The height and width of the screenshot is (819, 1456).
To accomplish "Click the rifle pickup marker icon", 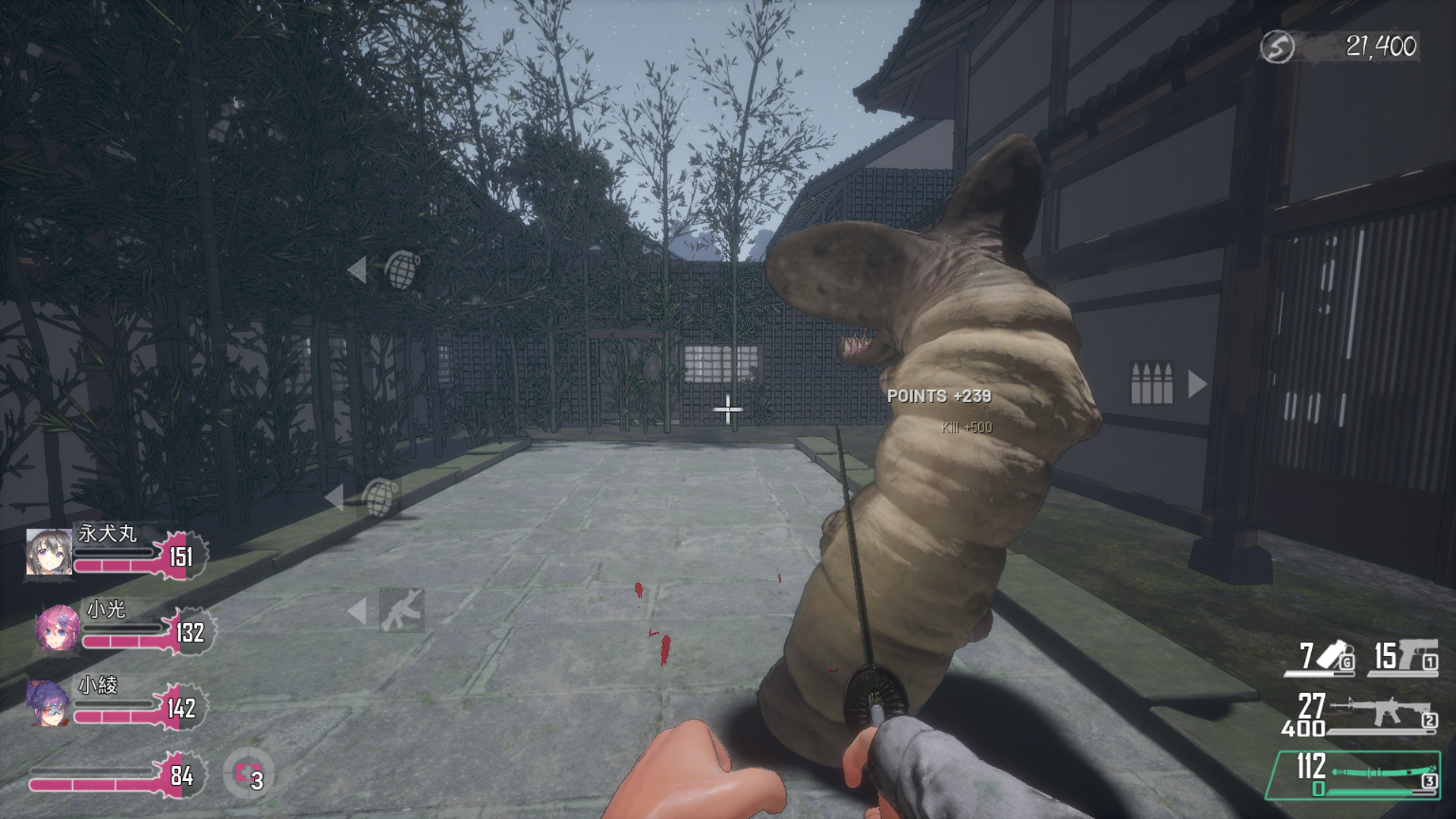I will pos(401,610).
